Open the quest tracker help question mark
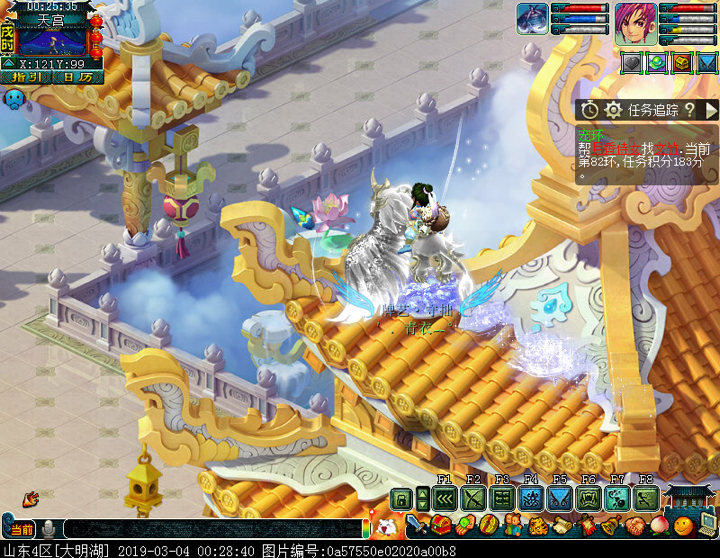 click(x=689, y=109)
